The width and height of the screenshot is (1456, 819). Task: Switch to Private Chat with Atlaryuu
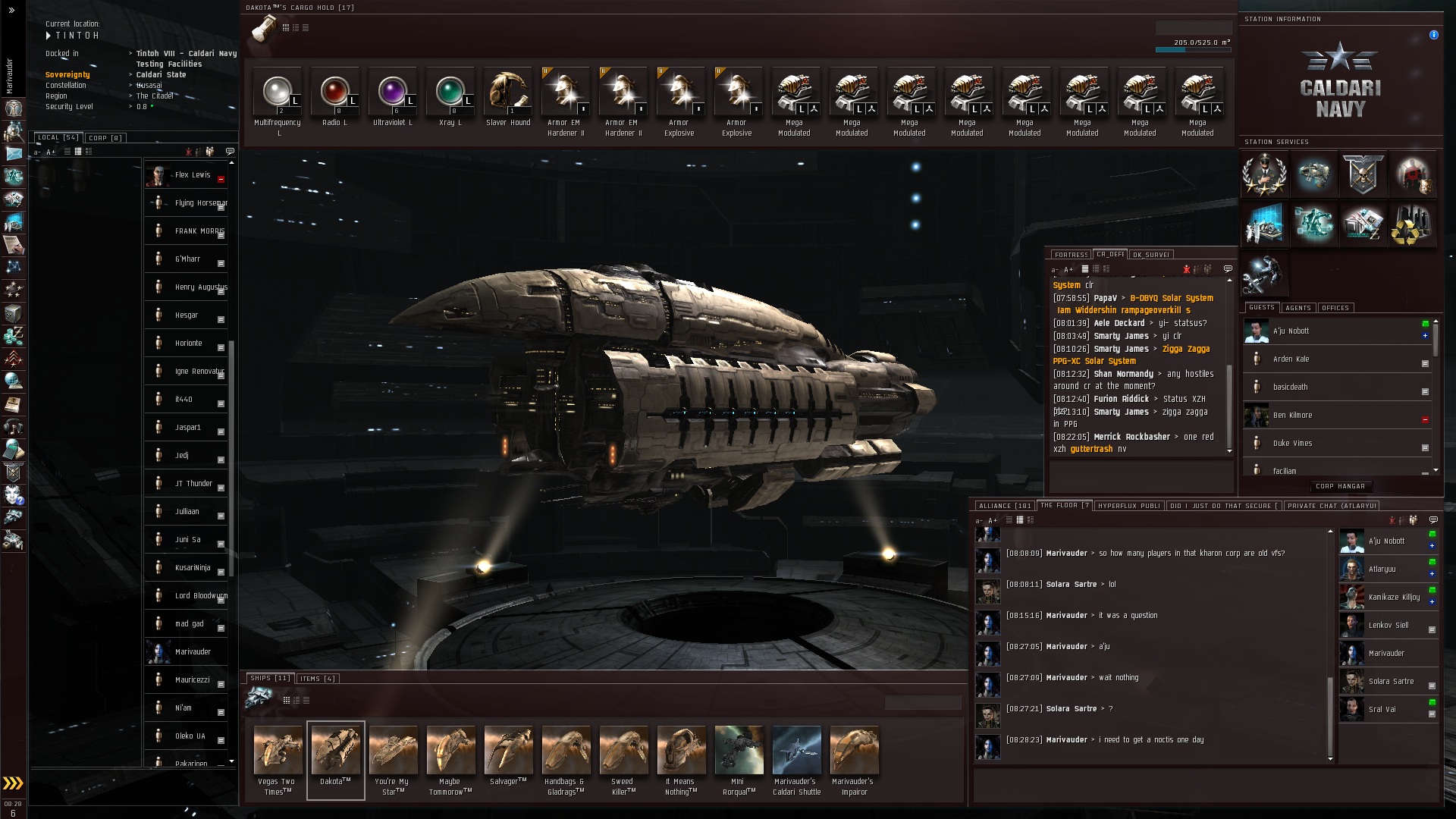click(x=1331, y=506)
